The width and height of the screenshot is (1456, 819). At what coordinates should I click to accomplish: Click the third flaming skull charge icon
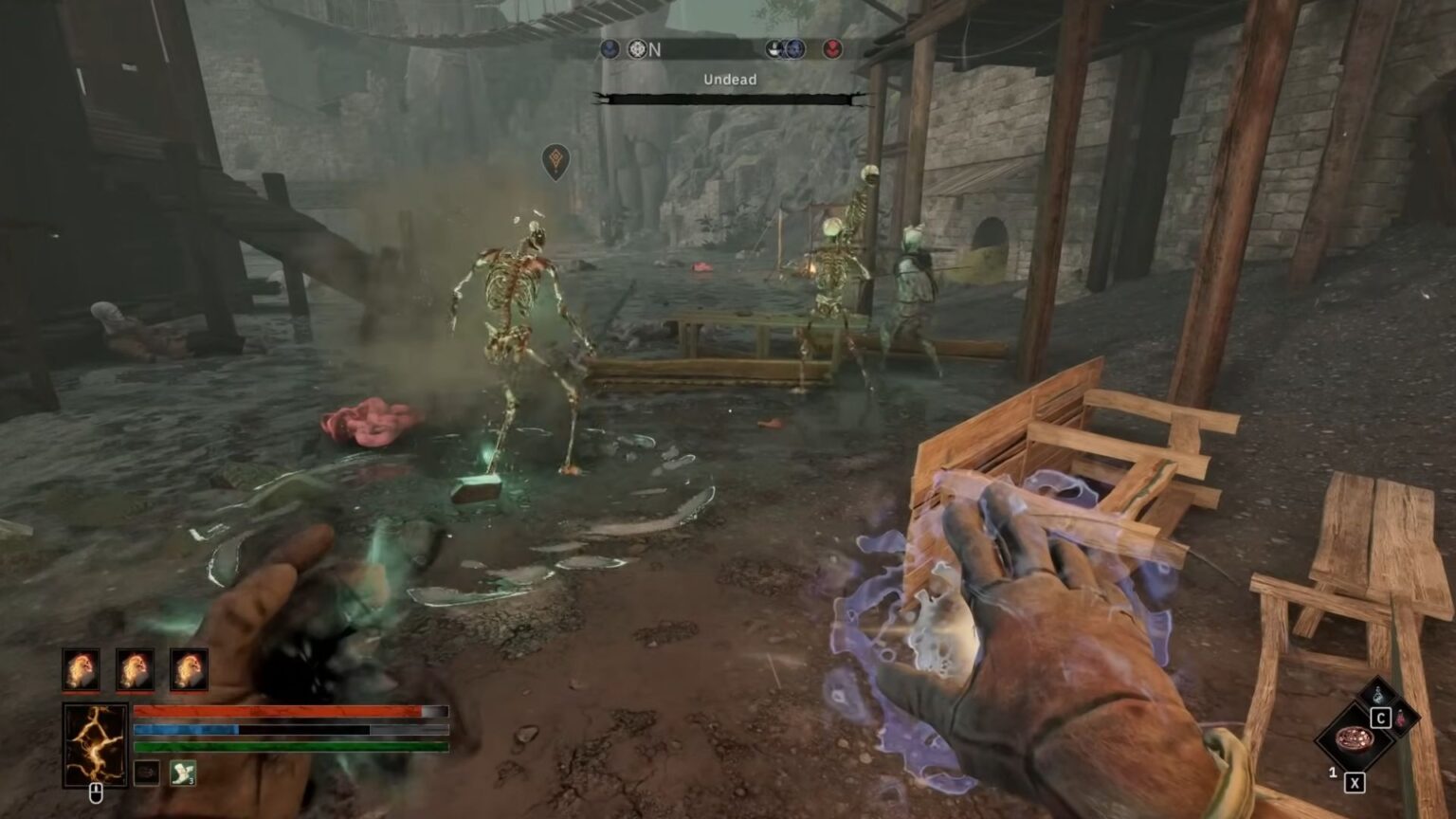[189, 669]
